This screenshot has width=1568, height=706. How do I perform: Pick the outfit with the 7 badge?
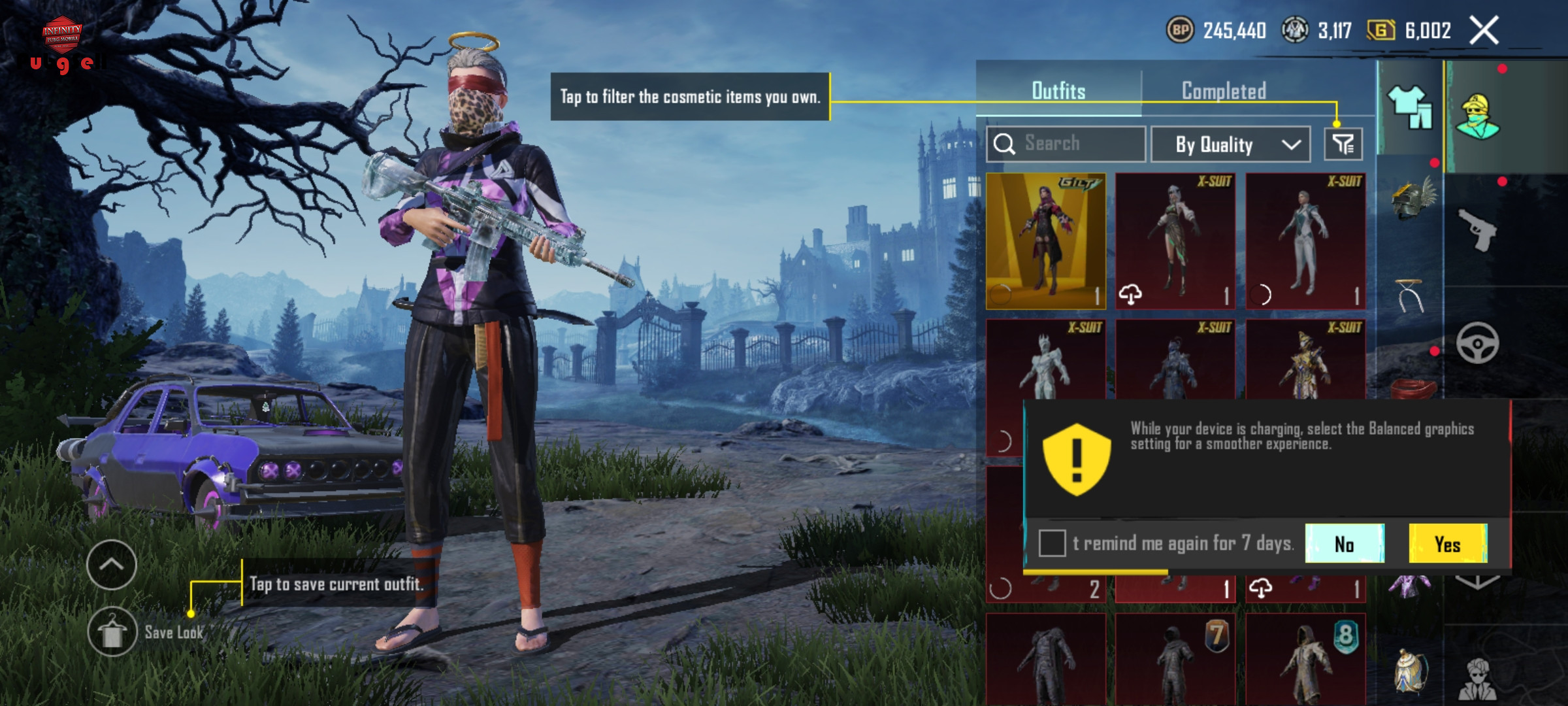coord(1175,660)
